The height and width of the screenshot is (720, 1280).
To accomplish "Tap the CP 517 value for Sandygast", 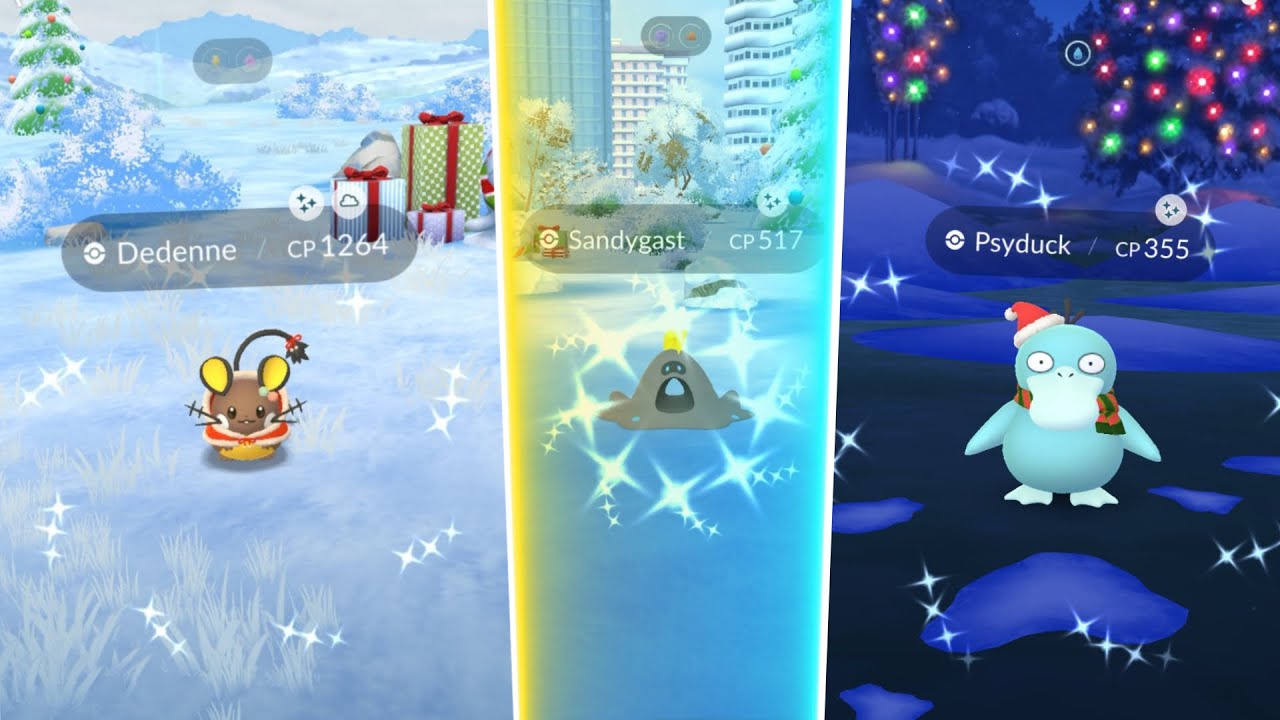I will point(766,240).
